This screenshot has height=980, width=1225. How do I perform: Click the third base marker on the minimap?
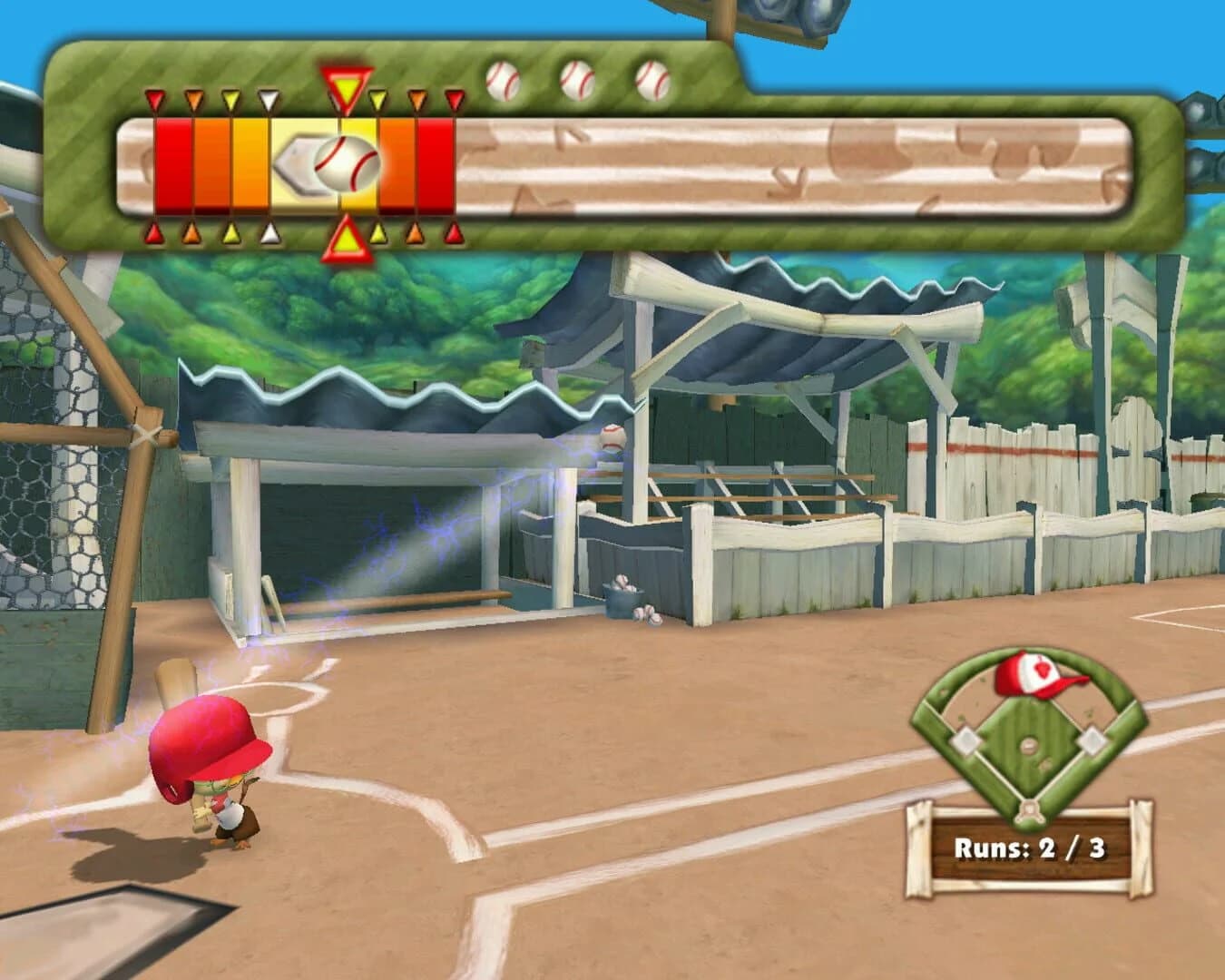click(965, 740)
